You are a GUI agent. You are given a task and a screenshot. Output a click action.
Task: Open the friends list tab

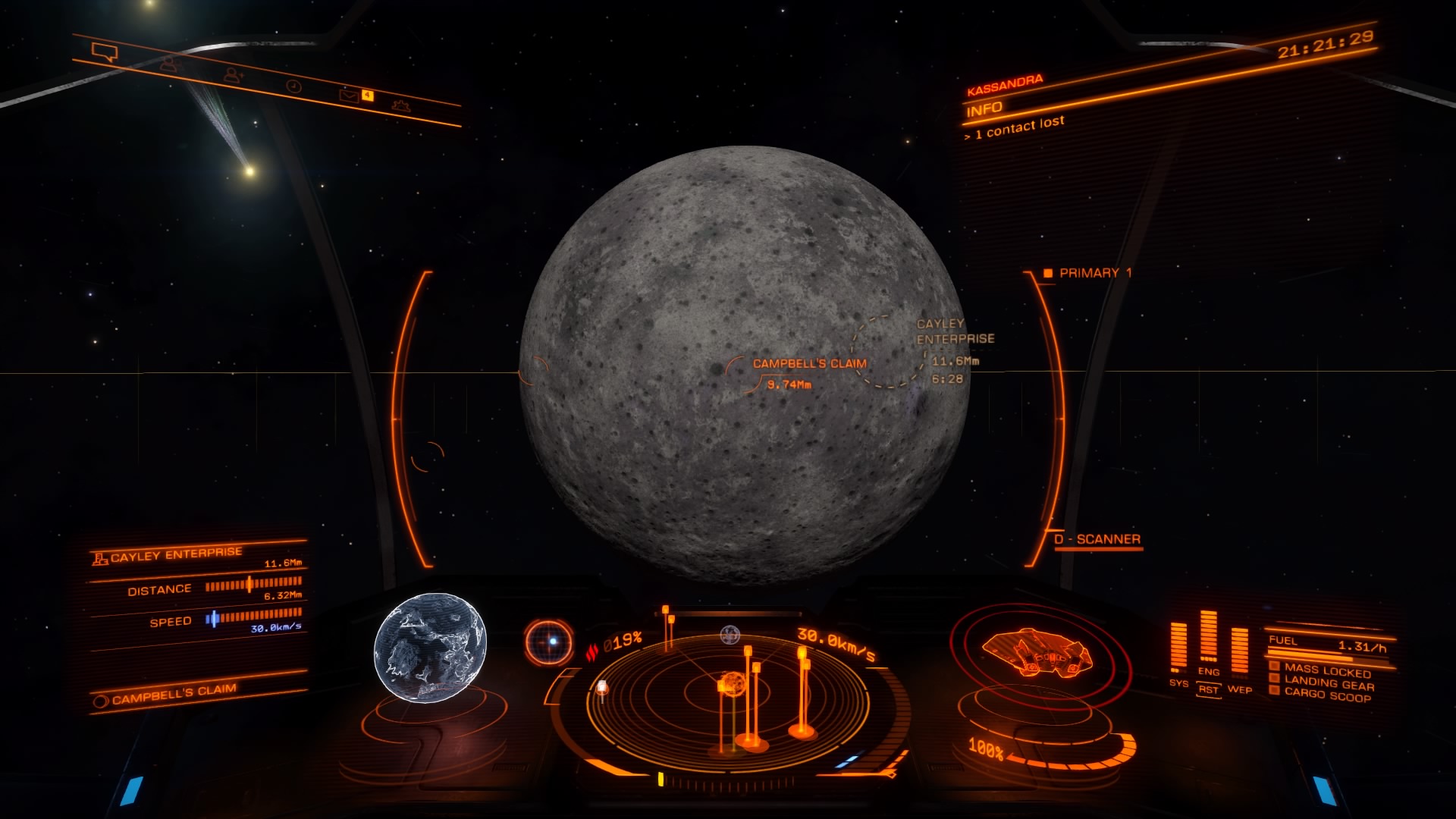click(x=168, y=64)
